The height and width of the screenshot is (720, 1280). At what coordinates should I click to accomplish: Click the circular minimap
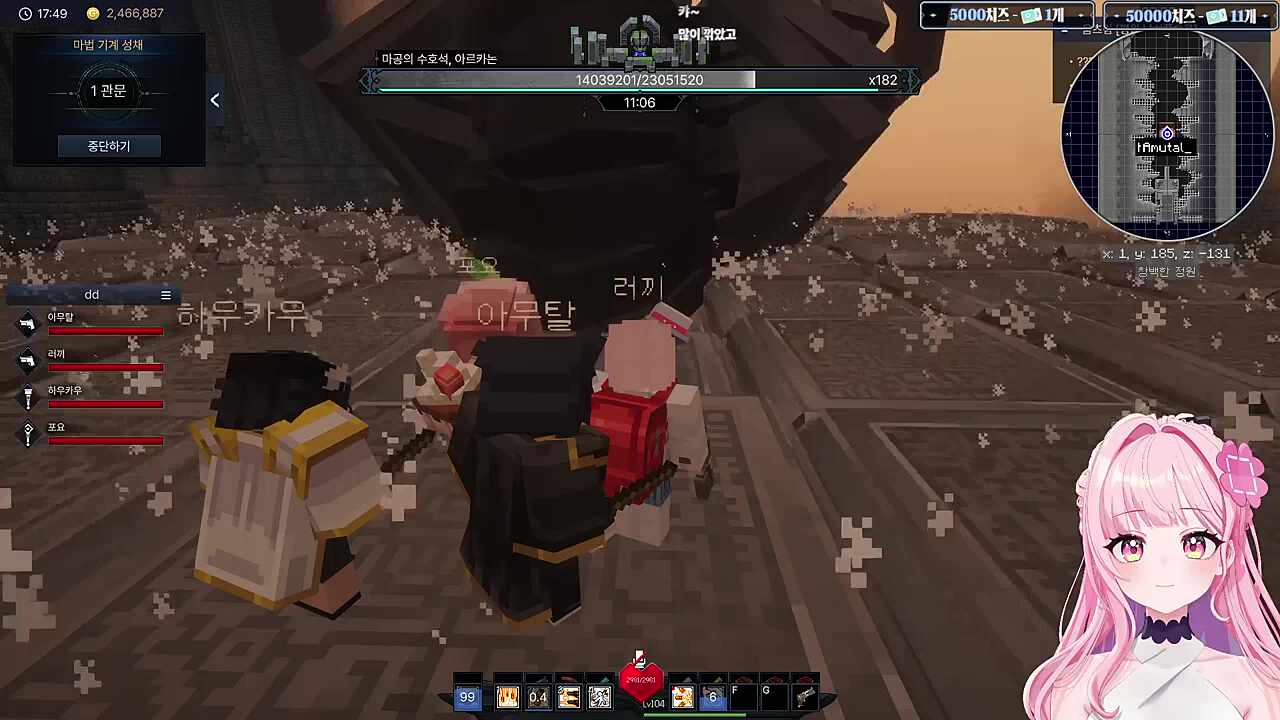1166,134
